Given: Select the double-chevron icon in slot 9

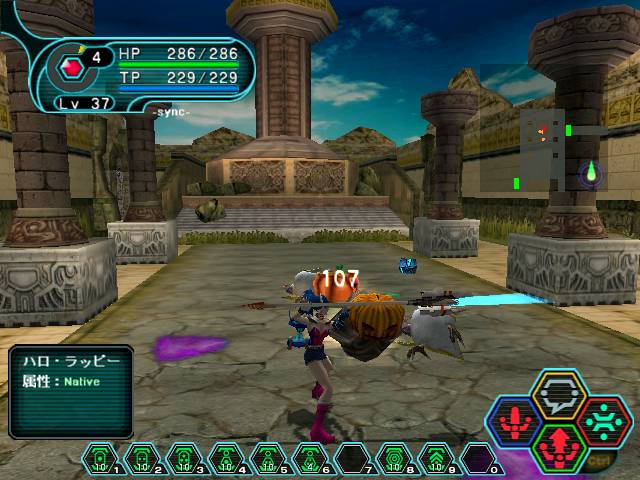Looking at the screenshot, I should (x=436, y=457).
